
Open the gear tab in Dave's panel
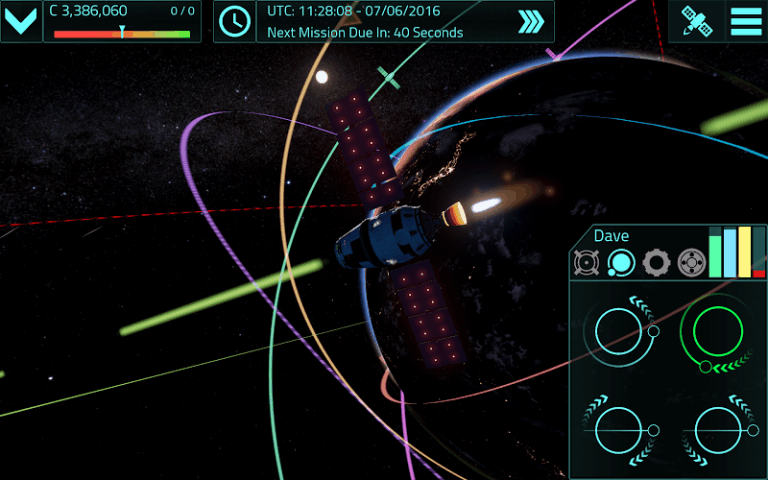coord(656,263)
